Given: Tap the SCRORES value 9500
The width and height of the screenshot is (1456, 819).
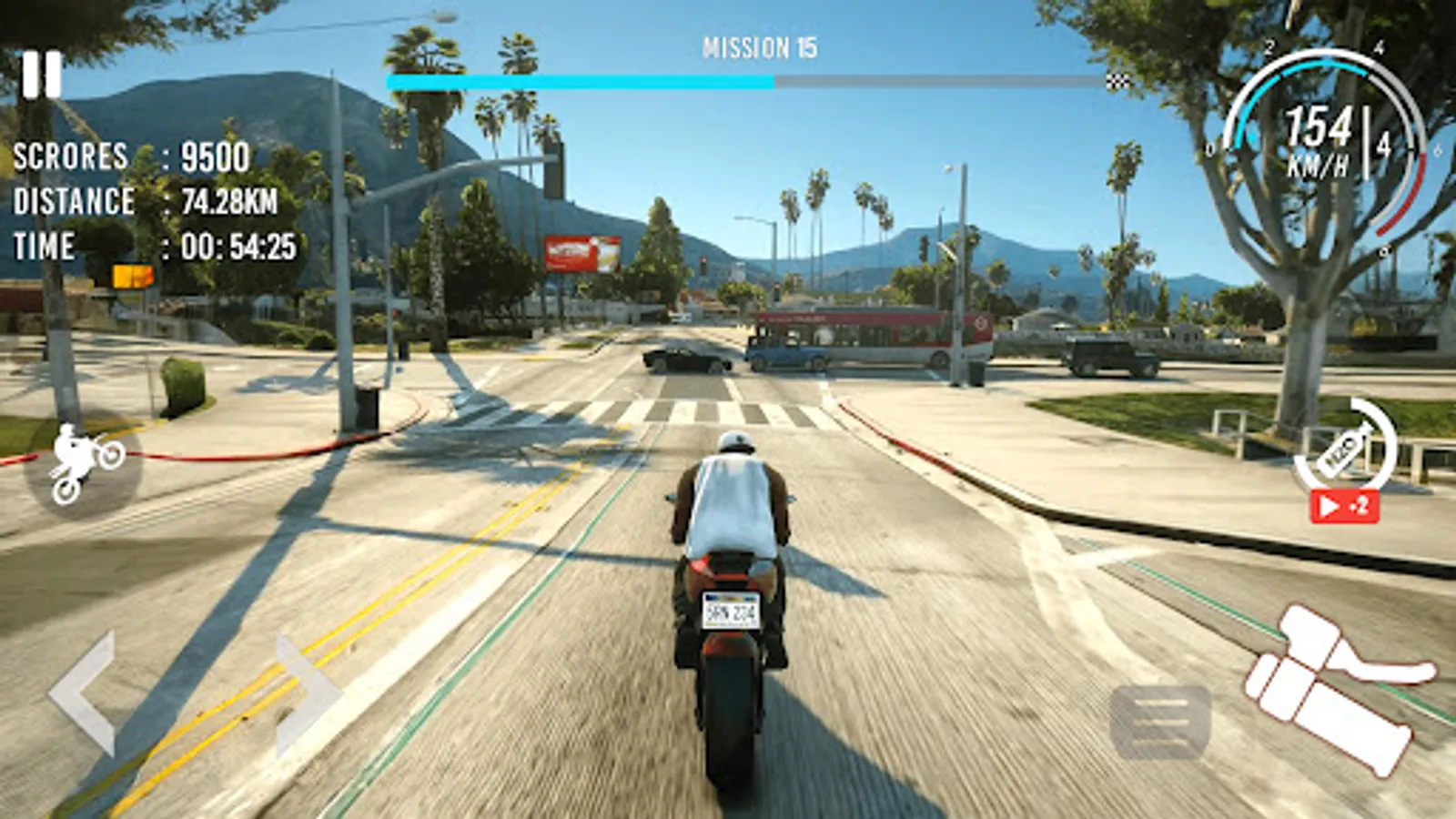Looking at the screenshot, I should pyautogui.click(x=217, y=157).
